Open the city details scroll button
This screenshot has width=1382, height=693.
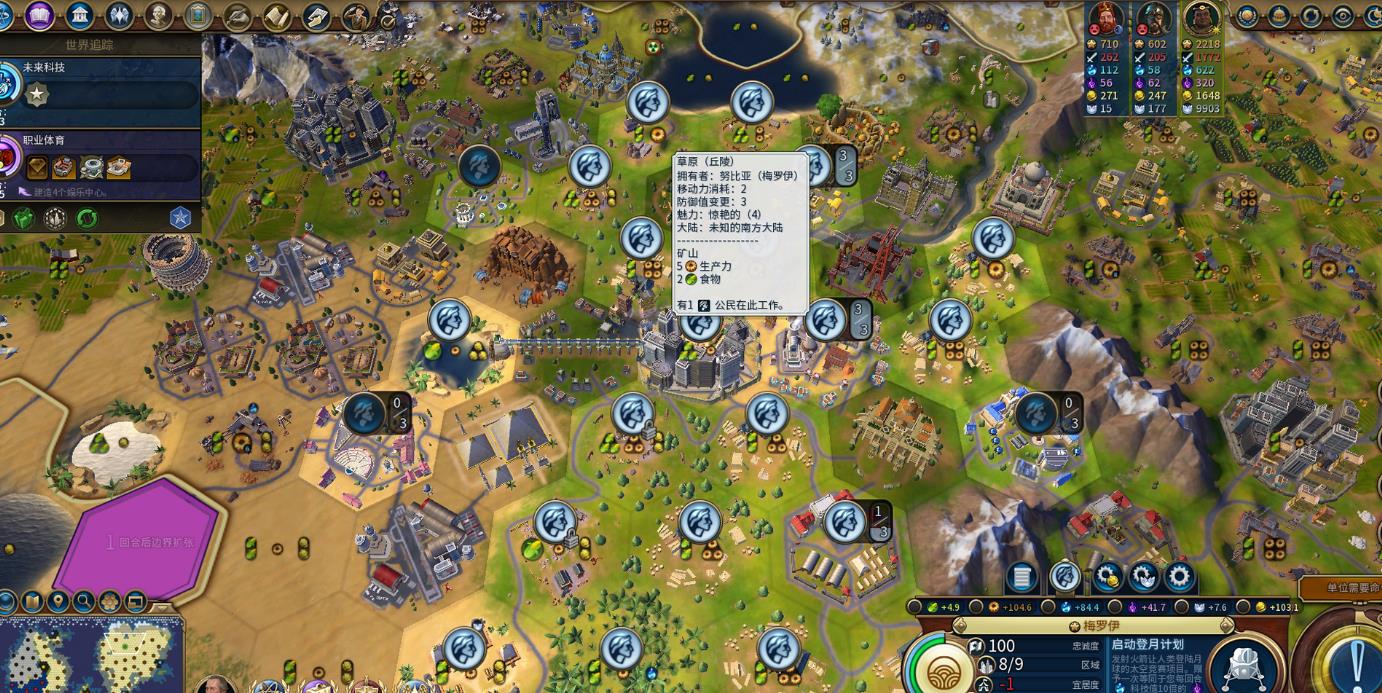pos(1021,577)
